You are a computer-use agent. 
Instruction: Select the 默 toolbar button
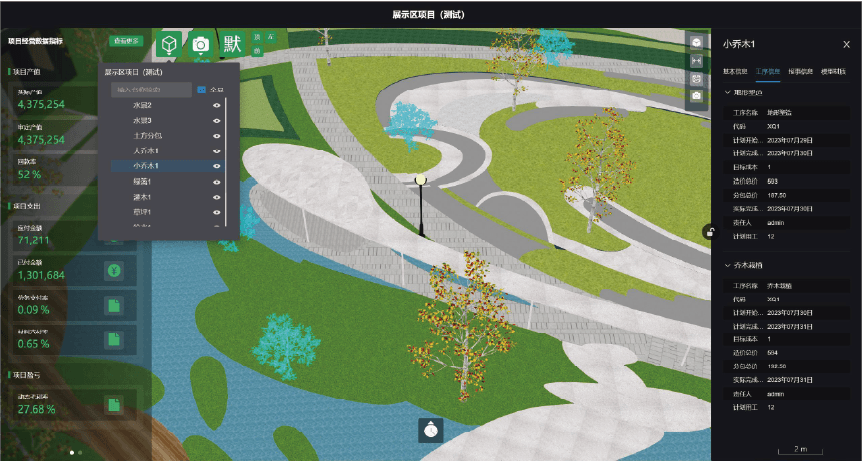(x=233, y=45)
